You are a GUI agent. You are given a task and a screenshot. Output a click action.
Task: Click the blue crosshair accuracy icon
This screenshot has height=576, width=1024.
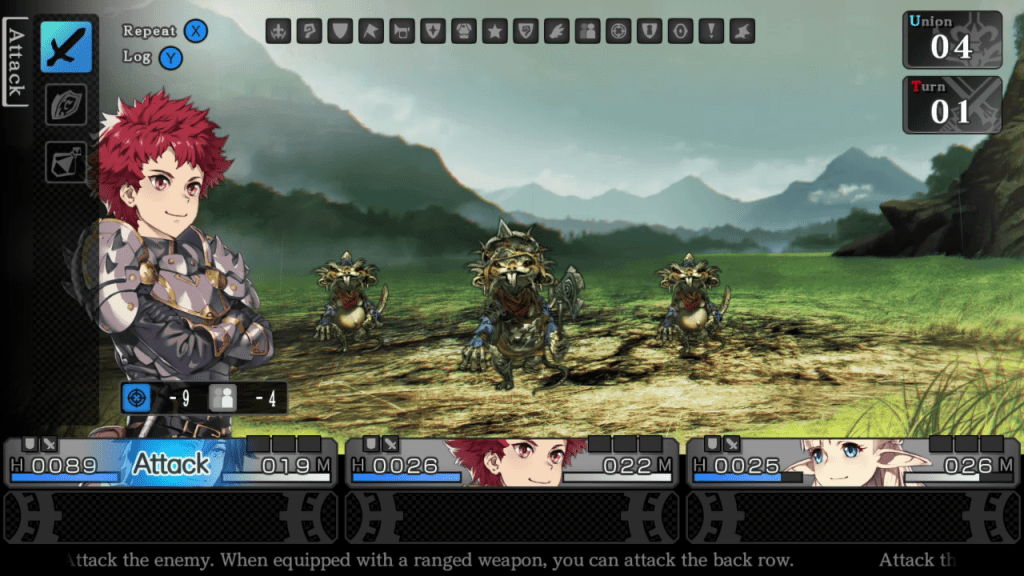point(137,398)
